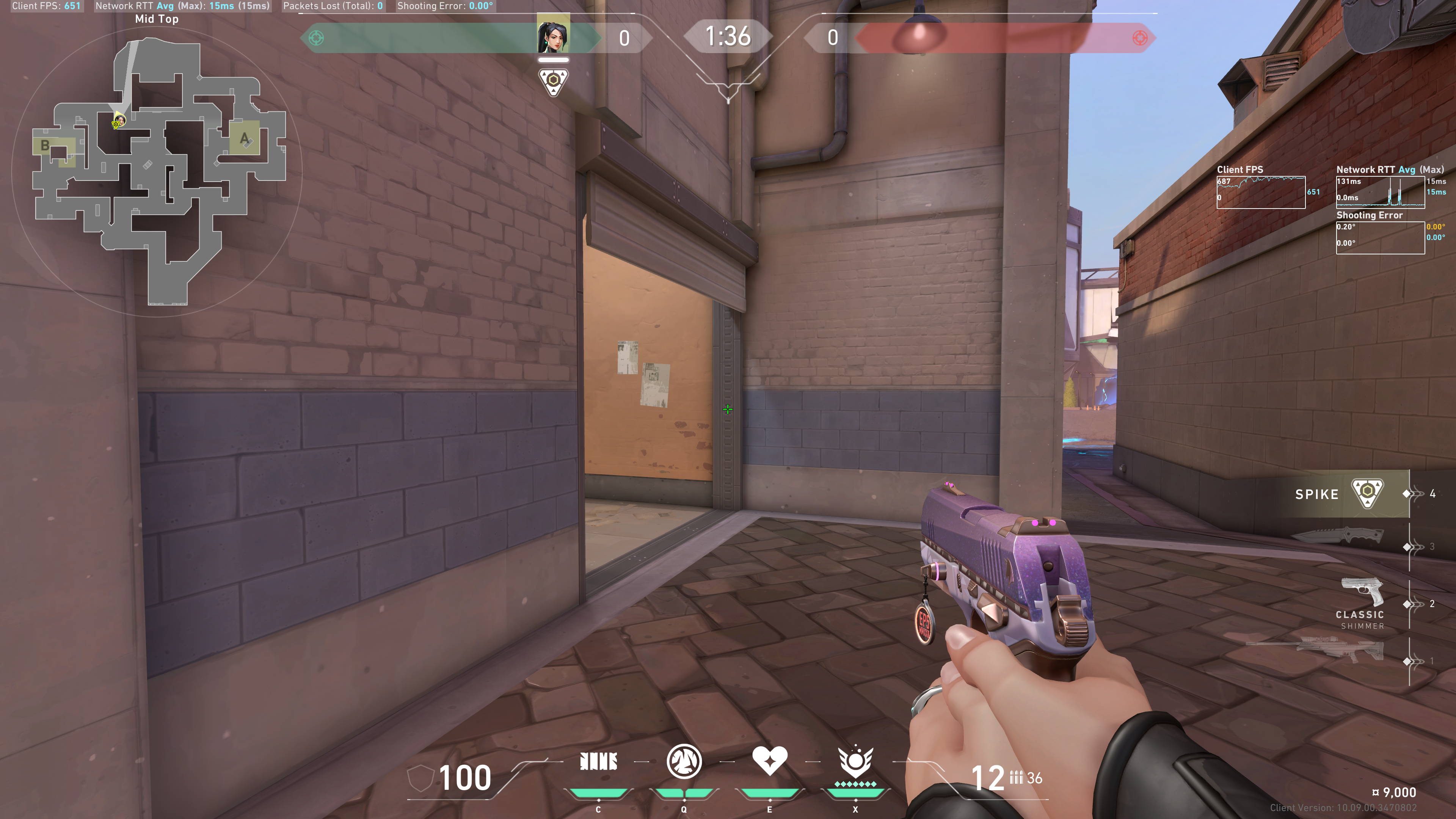This screenshot has height=819, width=1456.
Task: Select the B site marker on minimap
Action: (x=45, y=146)
